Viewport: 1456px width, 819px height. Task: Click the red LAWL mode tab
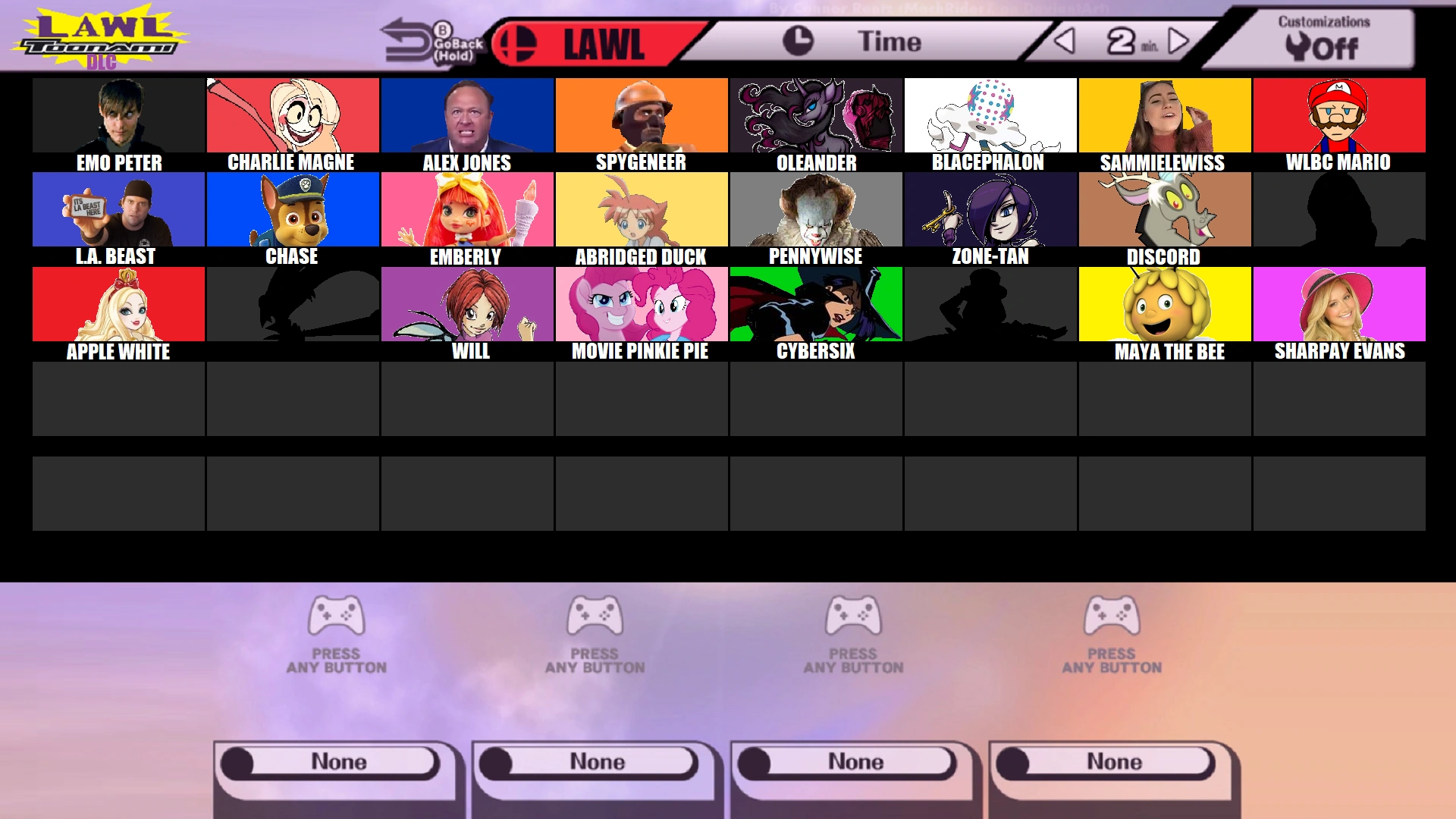[599, 43]
